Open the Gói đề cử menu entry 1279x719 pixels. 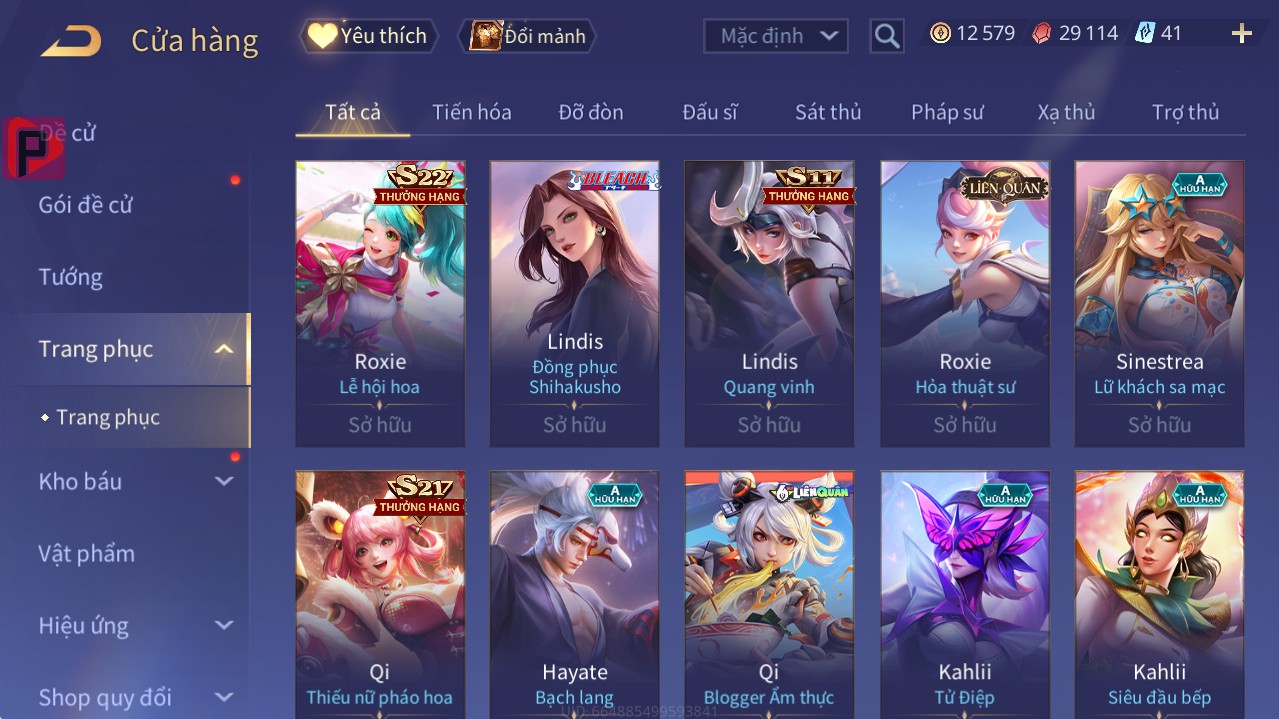tap(86, 205)
